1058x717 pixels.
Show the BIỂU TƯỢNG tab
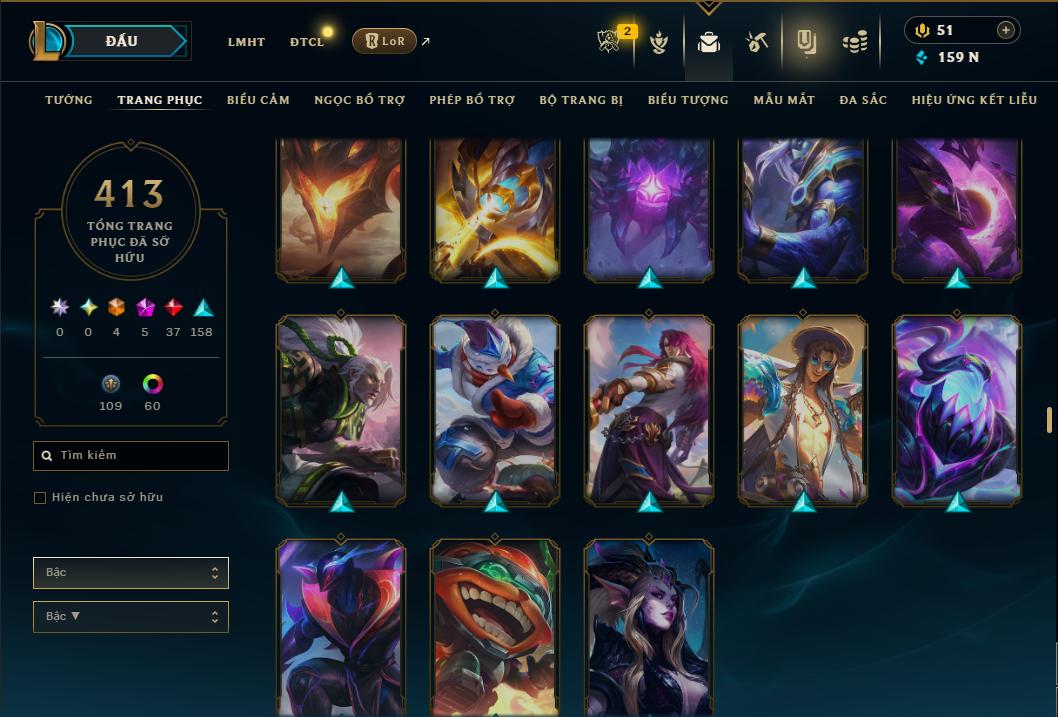[688, 100]
